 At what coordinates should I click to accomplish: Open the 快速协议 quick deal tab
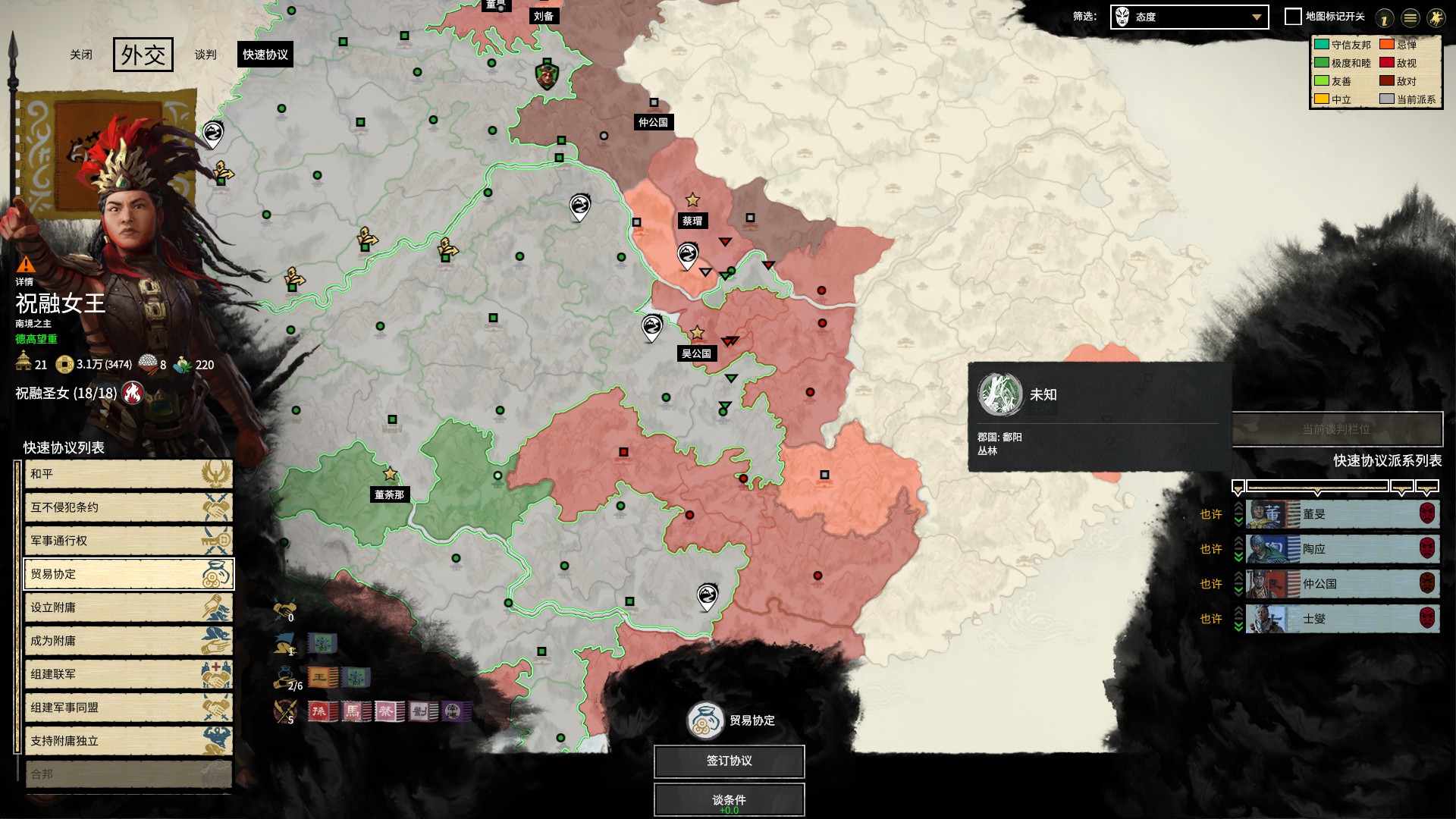265,55
